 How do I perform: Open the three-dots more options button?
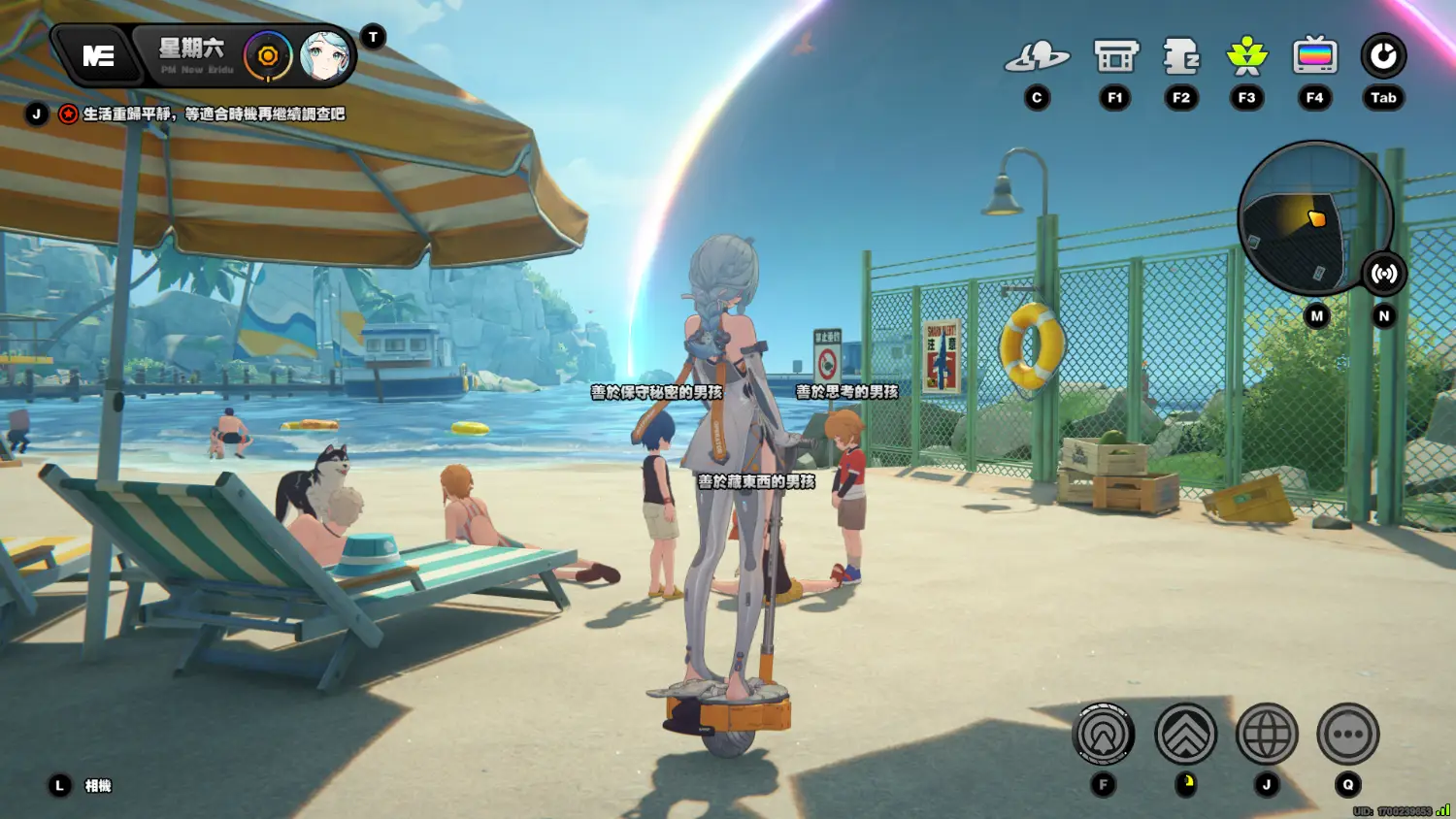click(1348, 735)
